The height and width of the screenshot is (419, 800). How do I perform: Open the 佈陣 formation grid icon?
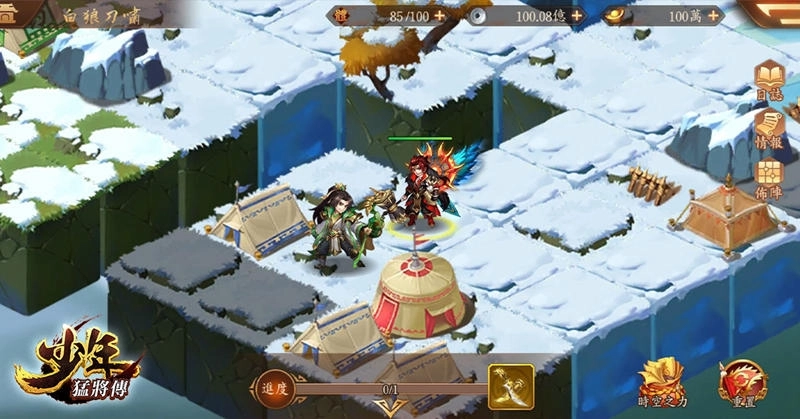(x=771, y=176)
